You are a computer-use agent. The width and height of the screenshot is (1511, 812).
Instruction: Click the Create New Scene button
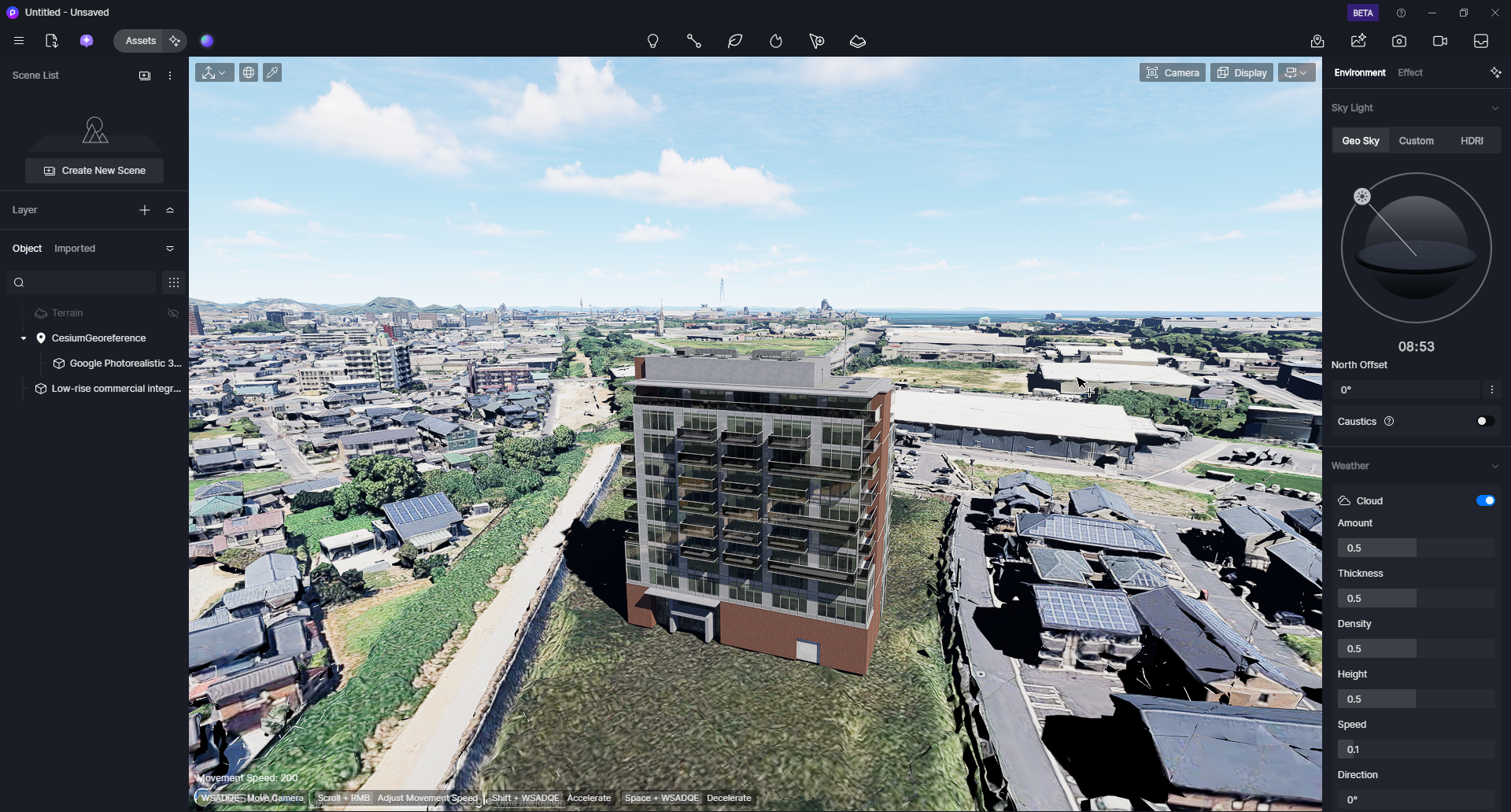(94, 171)
